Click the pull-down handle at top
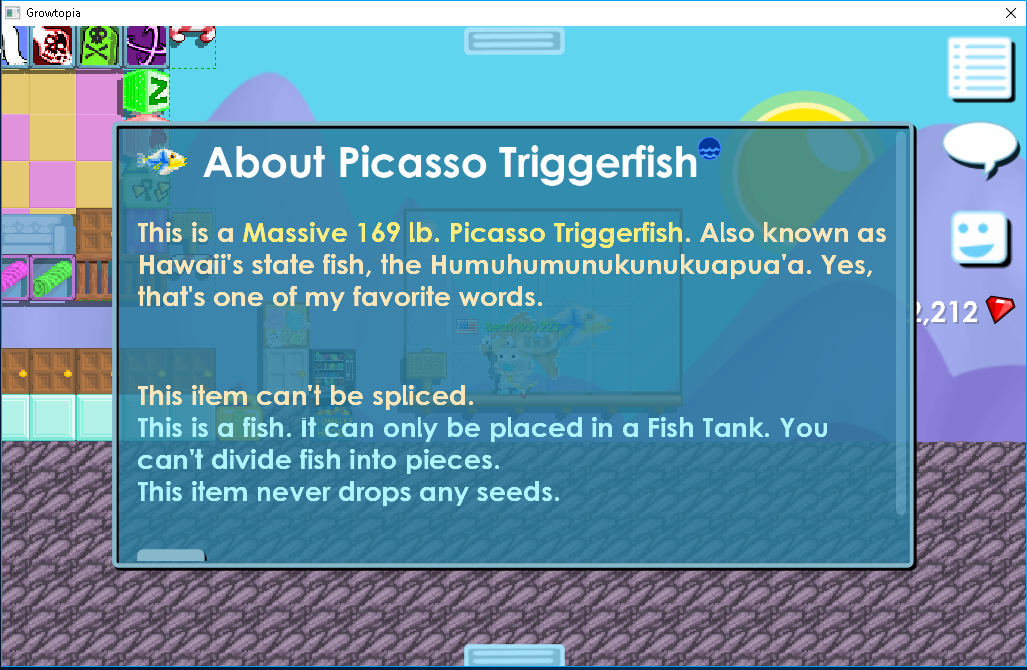 514,41
